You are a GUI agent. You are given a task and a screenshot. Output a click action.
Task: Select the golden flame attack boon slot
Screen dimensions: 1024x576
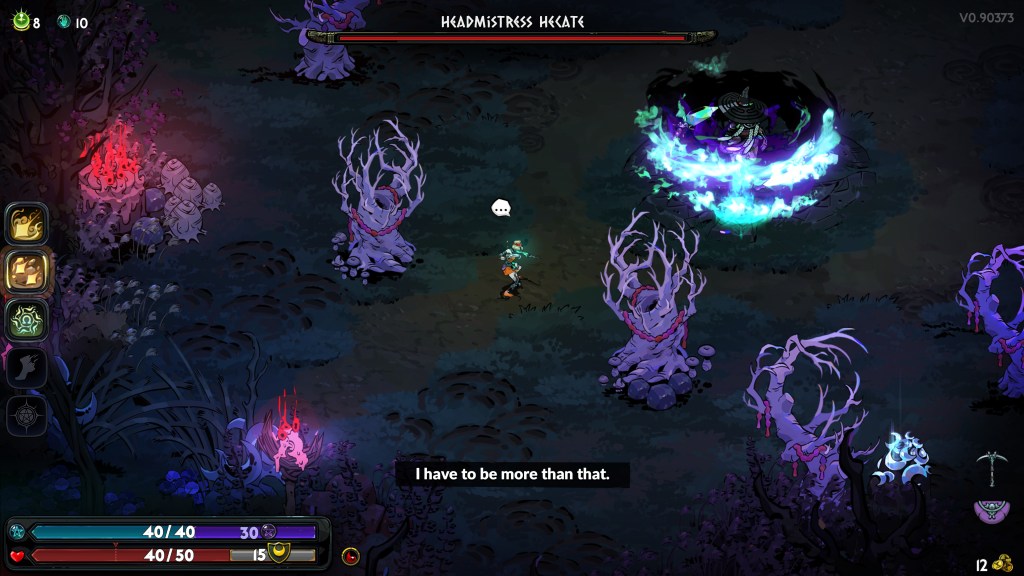coord(27,224)
